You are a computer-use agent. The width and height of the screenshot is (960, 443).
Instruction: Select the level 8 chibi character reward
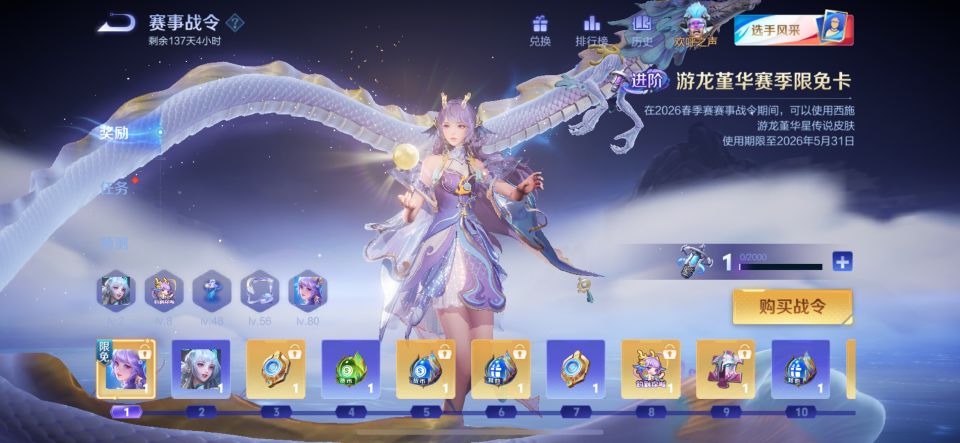(x=651, y=369)
